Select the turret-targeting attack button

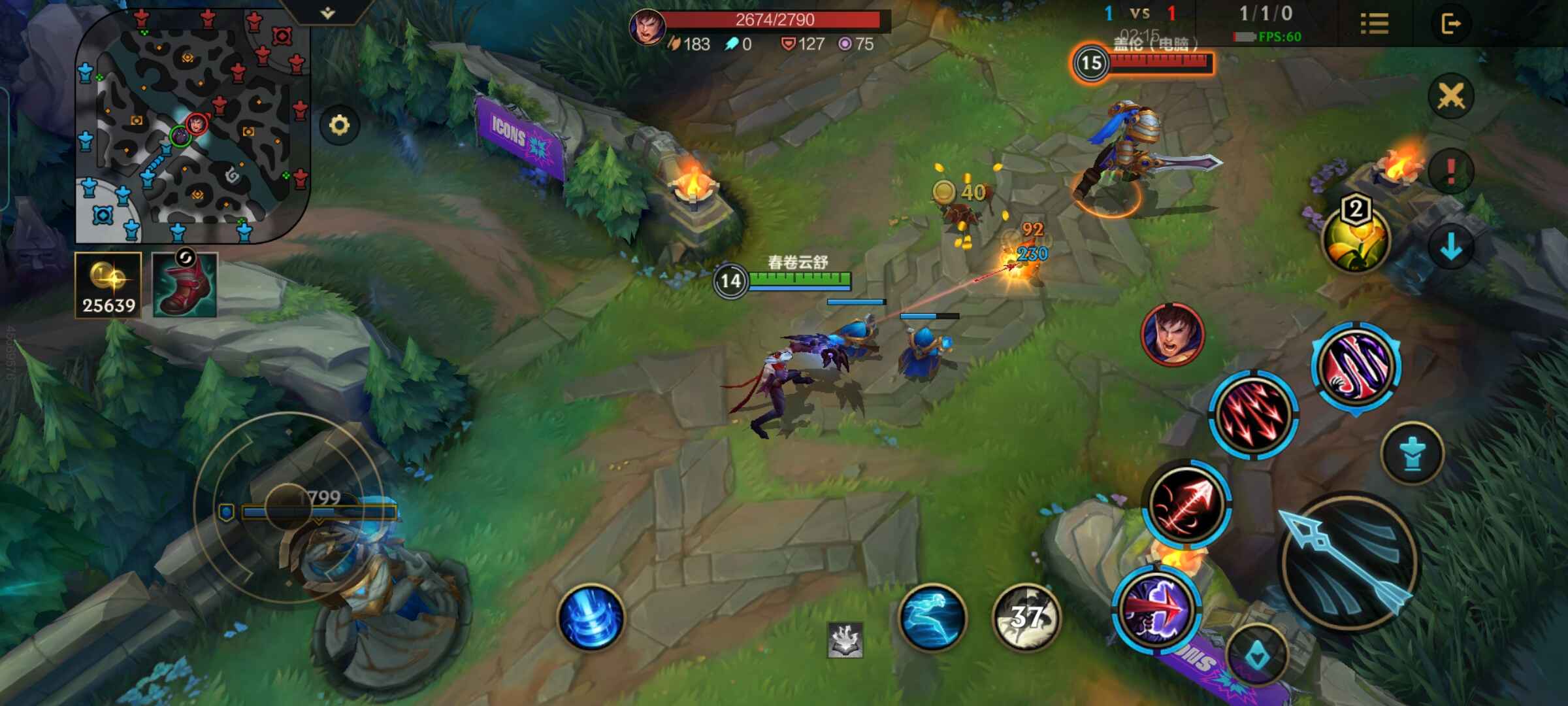1412,453
